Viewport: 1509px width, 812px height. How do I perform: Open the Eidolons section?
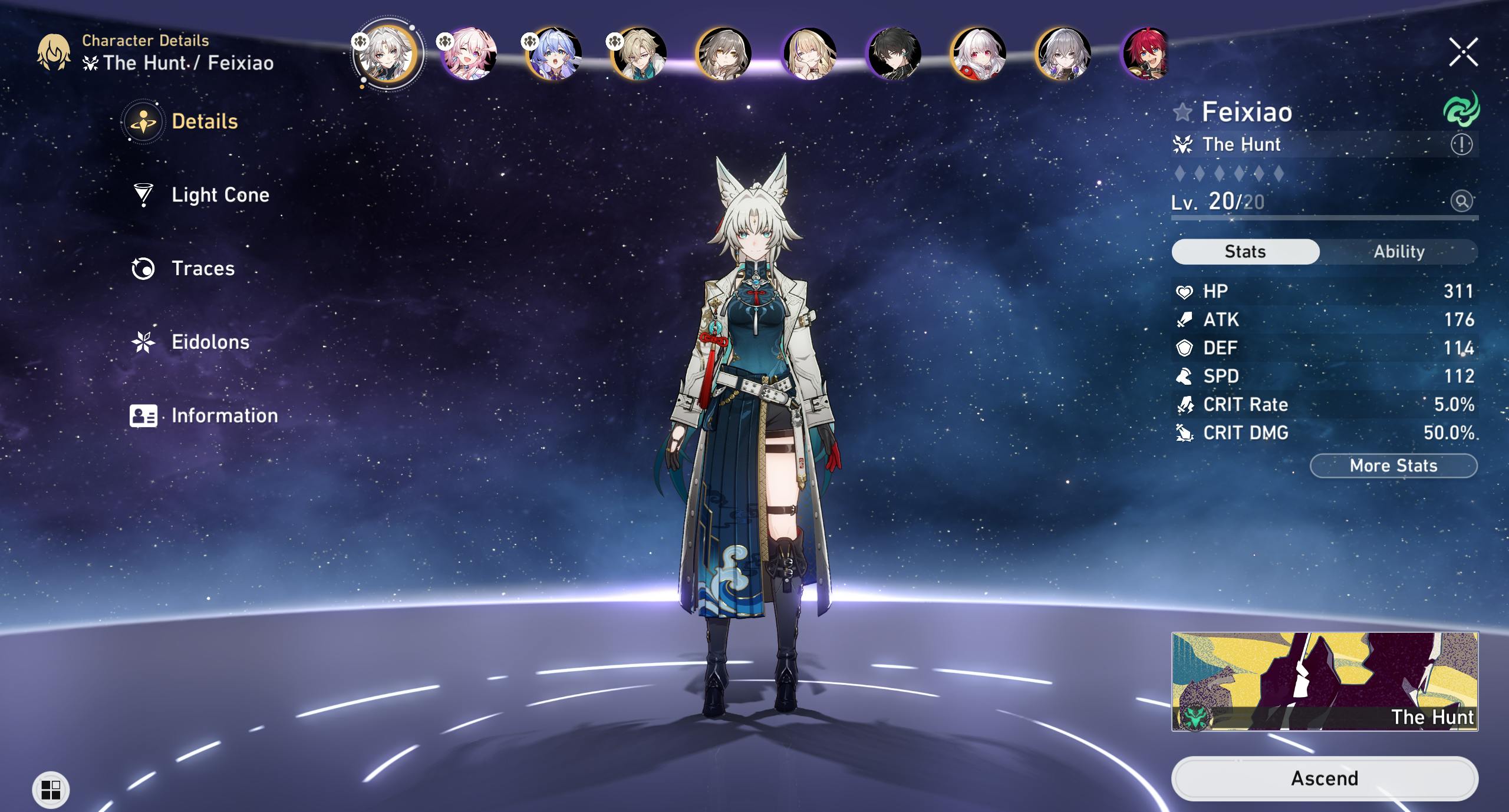click(x=209, y=342)
